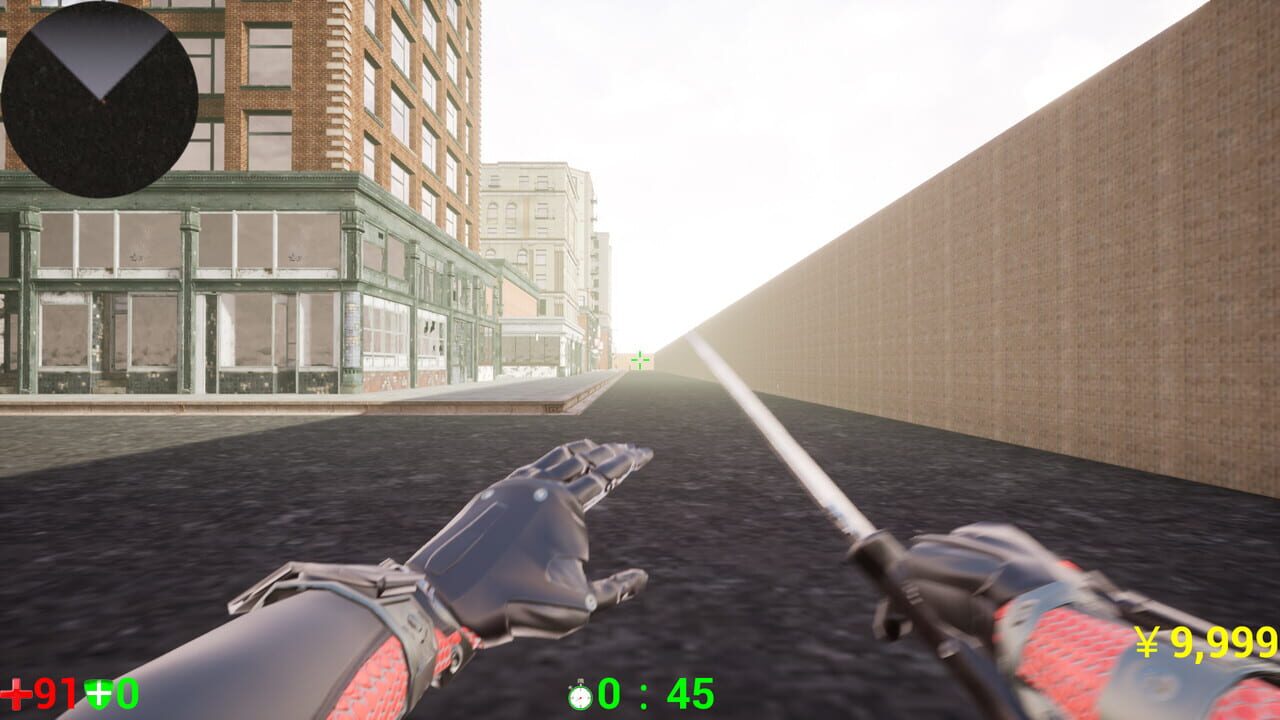Screen dimensions: 1280x720
Task: Click the green crosshair at screen center
Action: (640, 358)
